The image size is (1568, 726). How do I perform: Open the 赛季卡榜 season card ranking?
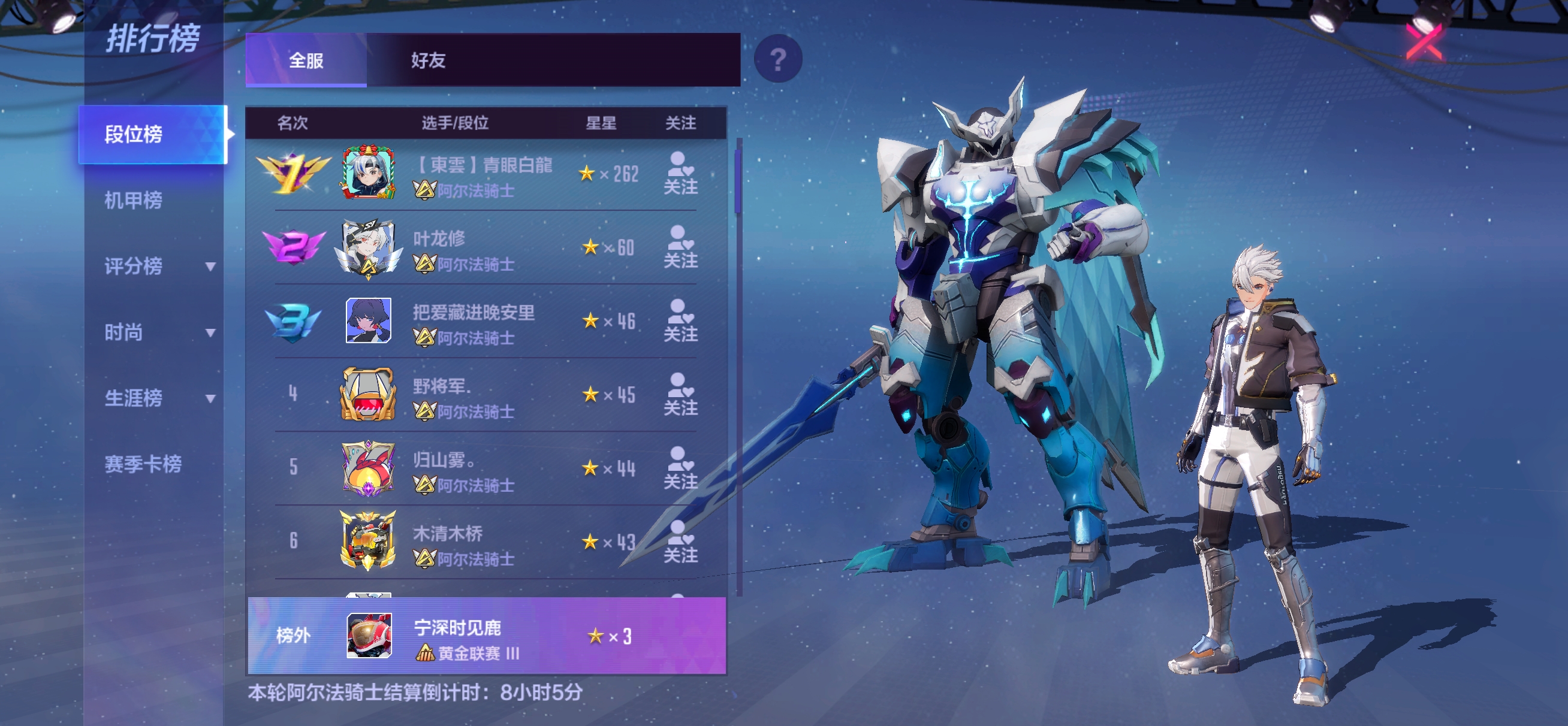coord(143,464)
